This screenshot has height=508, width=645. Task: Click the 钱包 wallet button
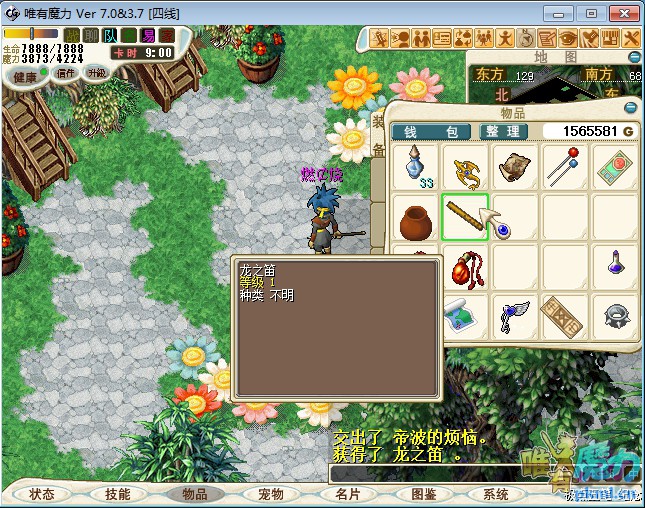(431, 131)
